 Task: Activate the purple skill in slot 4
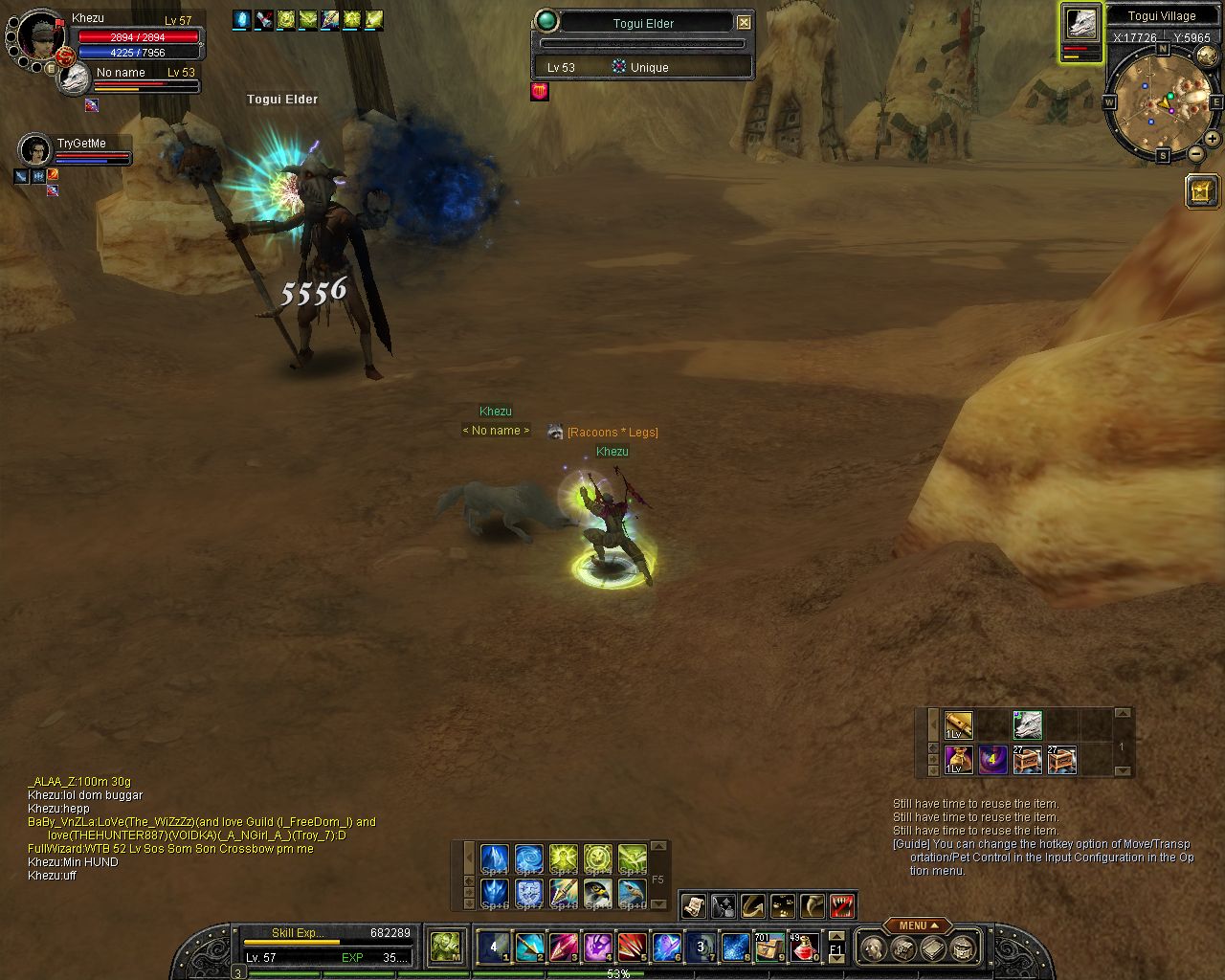coord(597,947)
